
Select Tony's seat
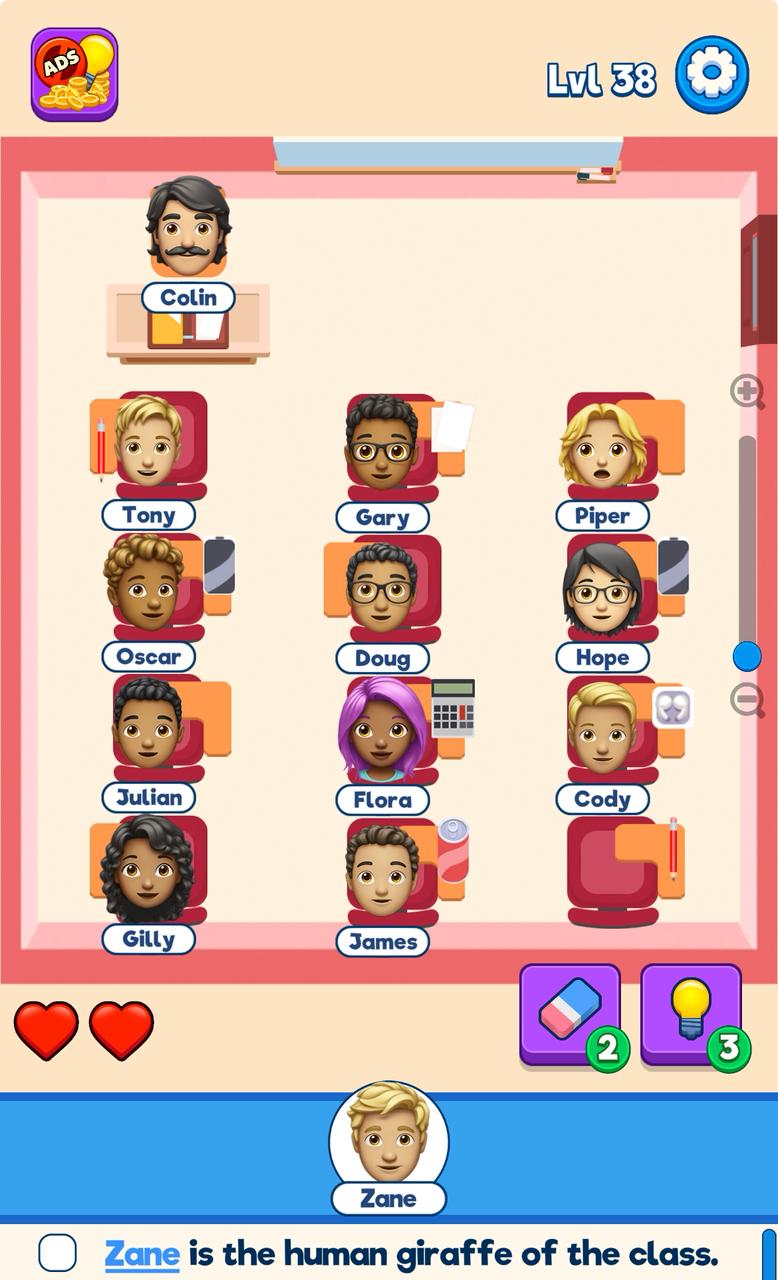click(x=150, y=445)
